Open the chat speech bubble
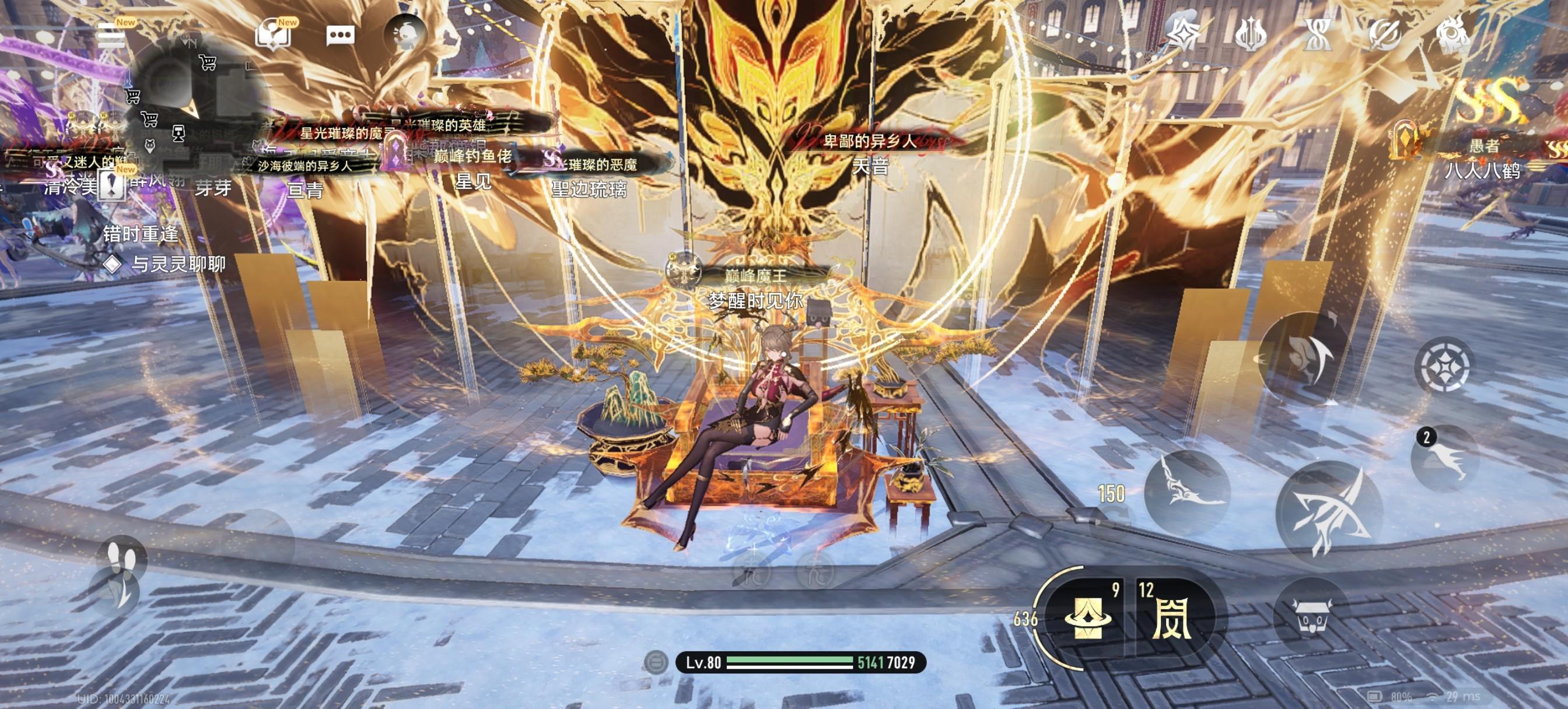 point(340,36)
